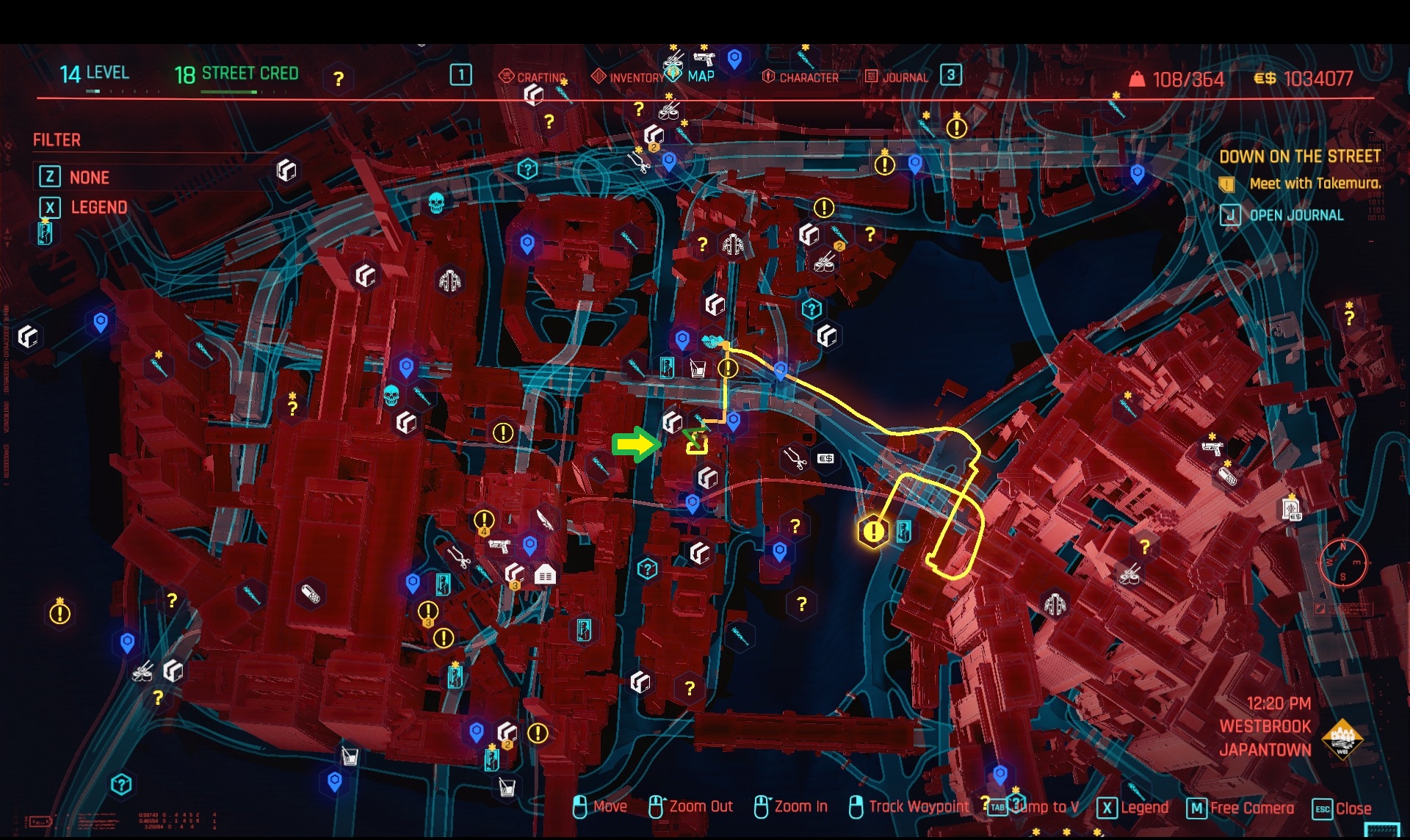The width and height of the screenshot is (1410, 840).
Task: Select the CHARACTER tab label
Action: tap(809, 76)
